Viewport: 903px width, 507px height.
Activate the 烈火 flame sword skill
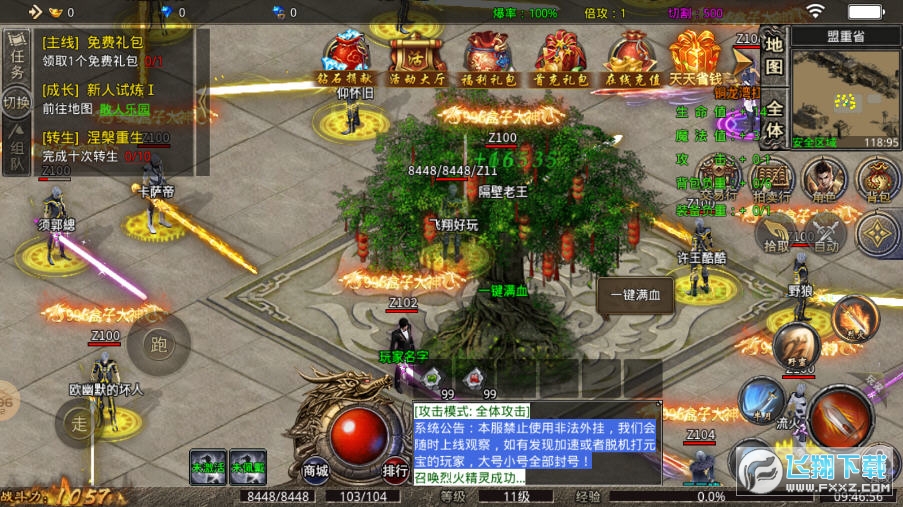click(853, 316)
